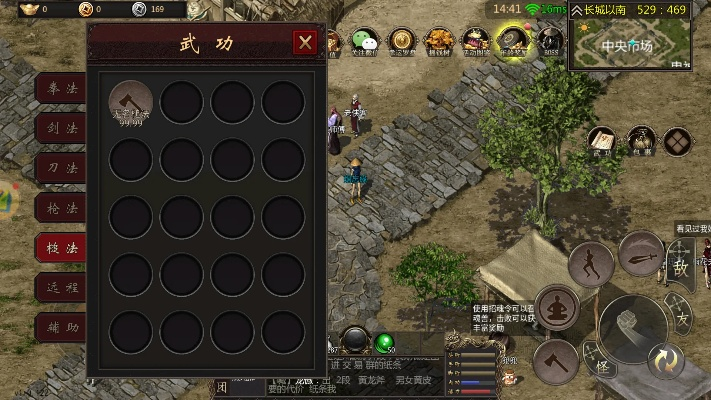Image resolution: width=711 pixels, height=400 pixels.
Task: Open the 武功 scroll icon
Action: point(602,142)
